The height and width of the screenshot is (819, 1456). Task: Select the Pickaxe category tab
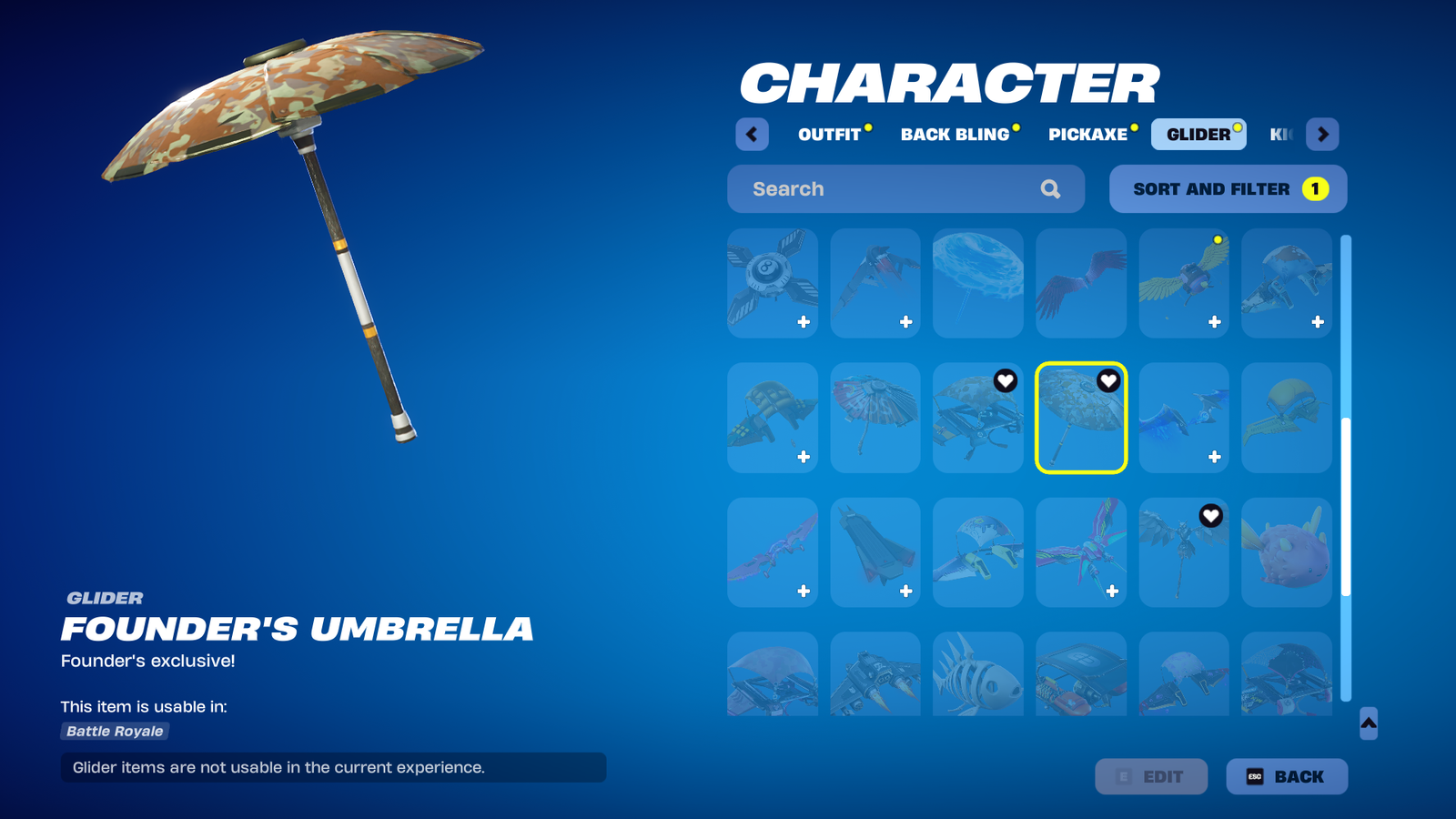(x=1087, y=135)
